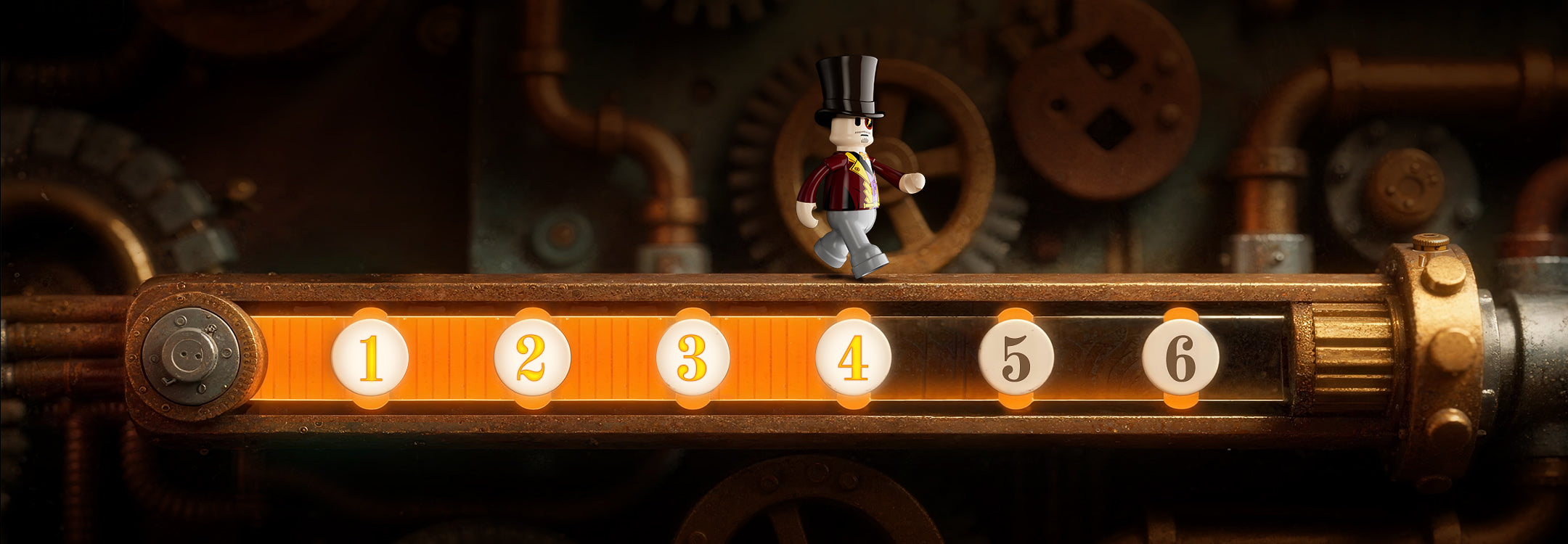The image size is (1568, 544).
Task: Go to unlit step 5 marker
Action: [1016, 358]
